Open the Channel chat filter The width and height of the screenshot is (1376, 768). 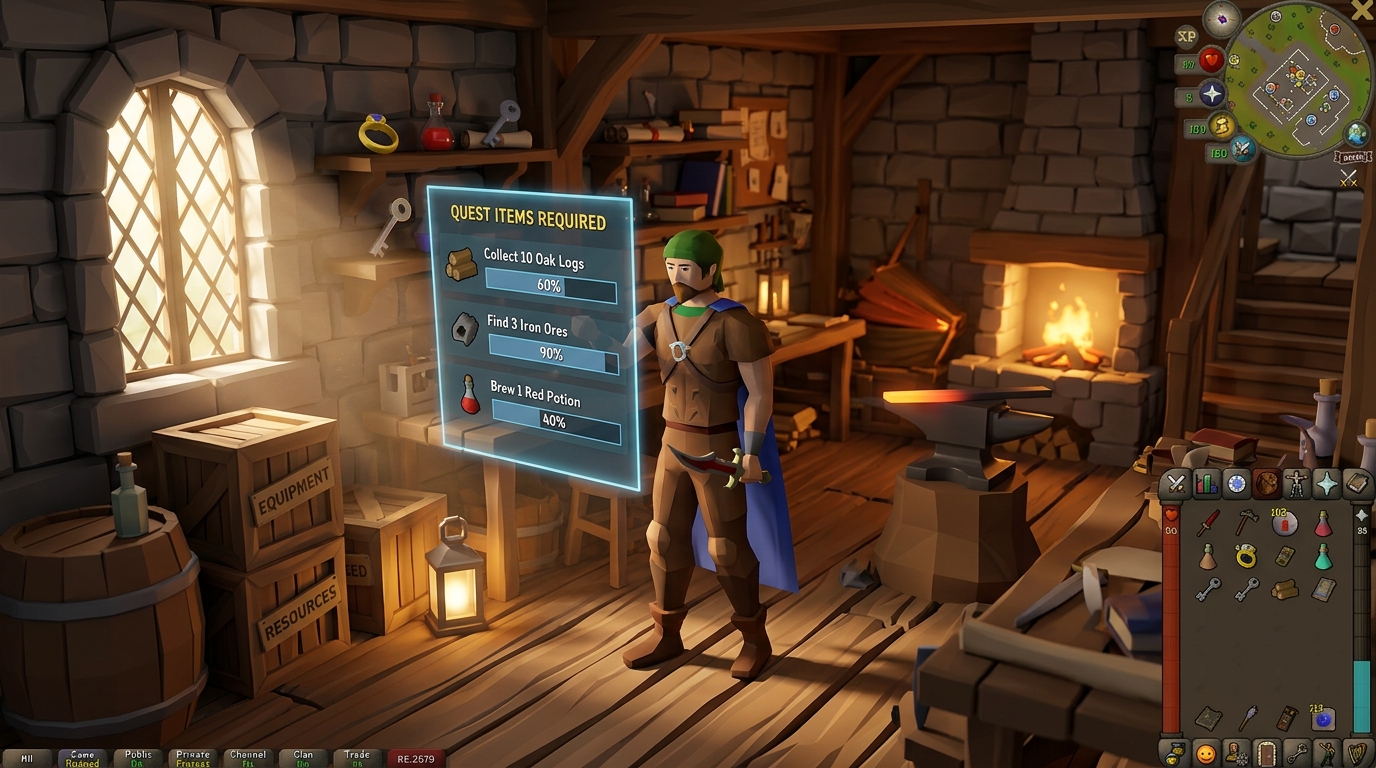click(x=247, y=757)
